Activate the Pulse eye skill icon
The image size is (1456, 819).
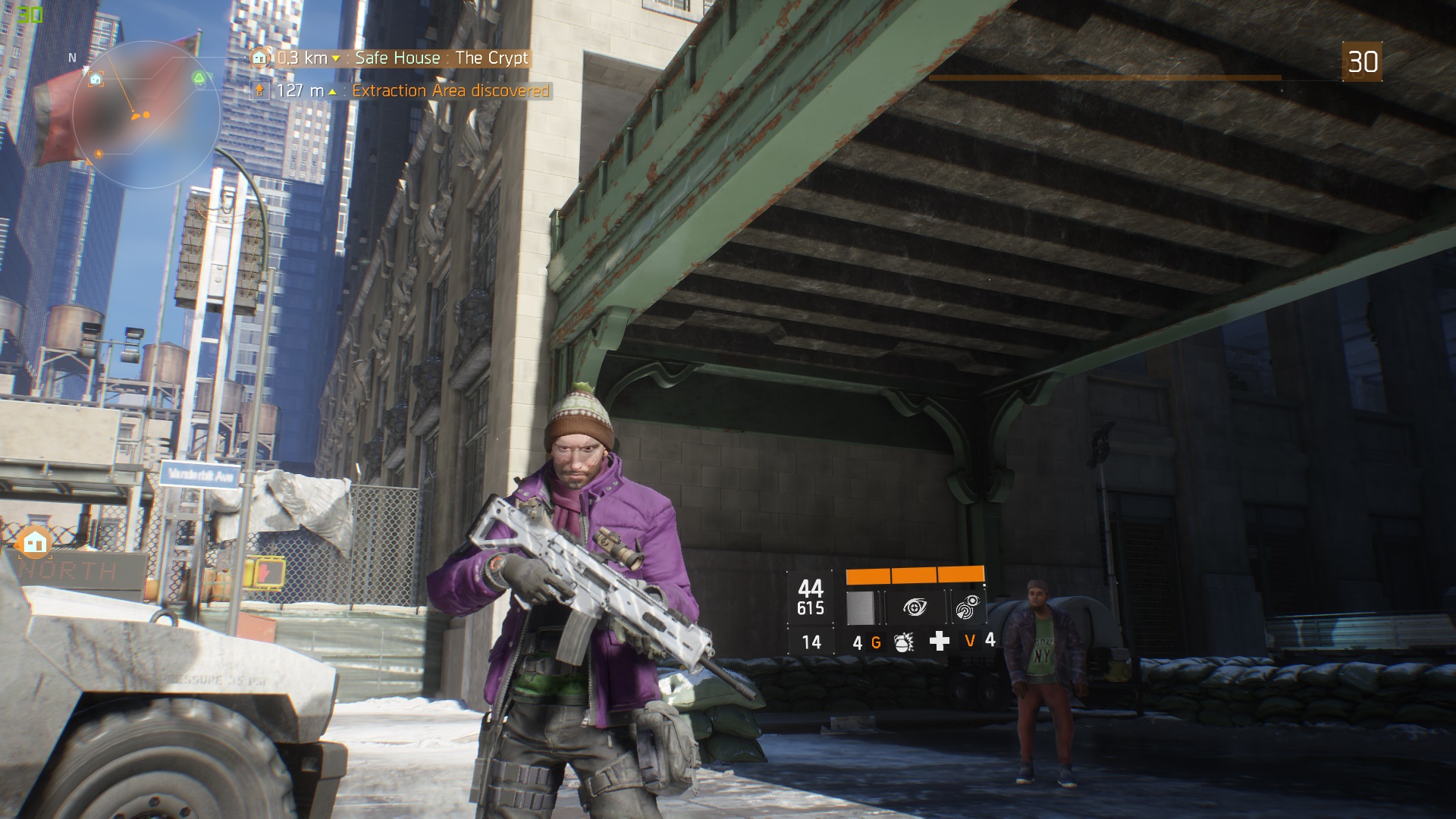[916, 607]
